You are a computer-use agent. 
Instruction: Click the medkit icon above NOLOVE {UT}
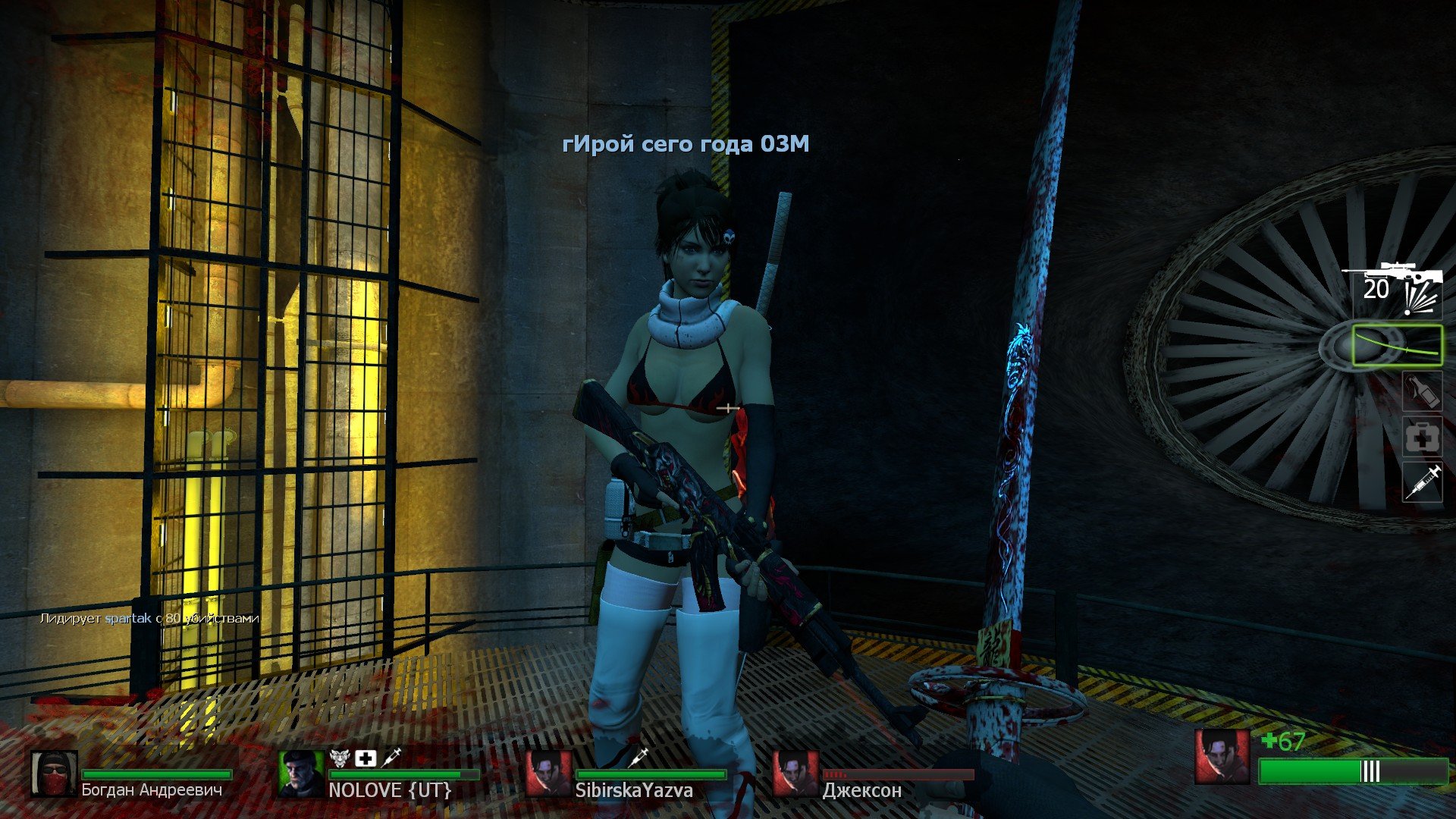coord(366,758)
